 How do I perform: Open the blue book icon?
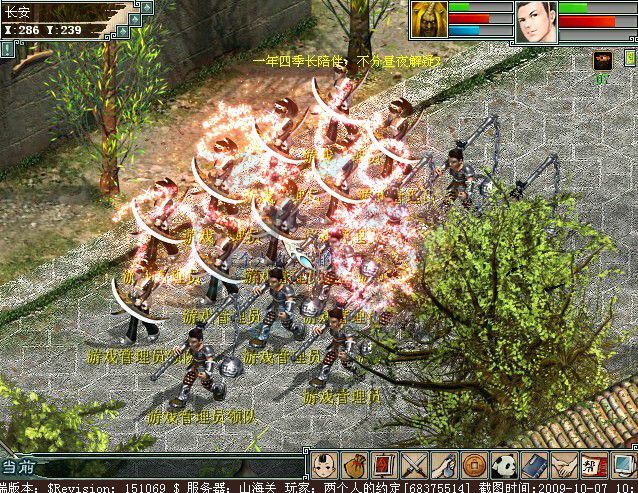tap(533, 465)
